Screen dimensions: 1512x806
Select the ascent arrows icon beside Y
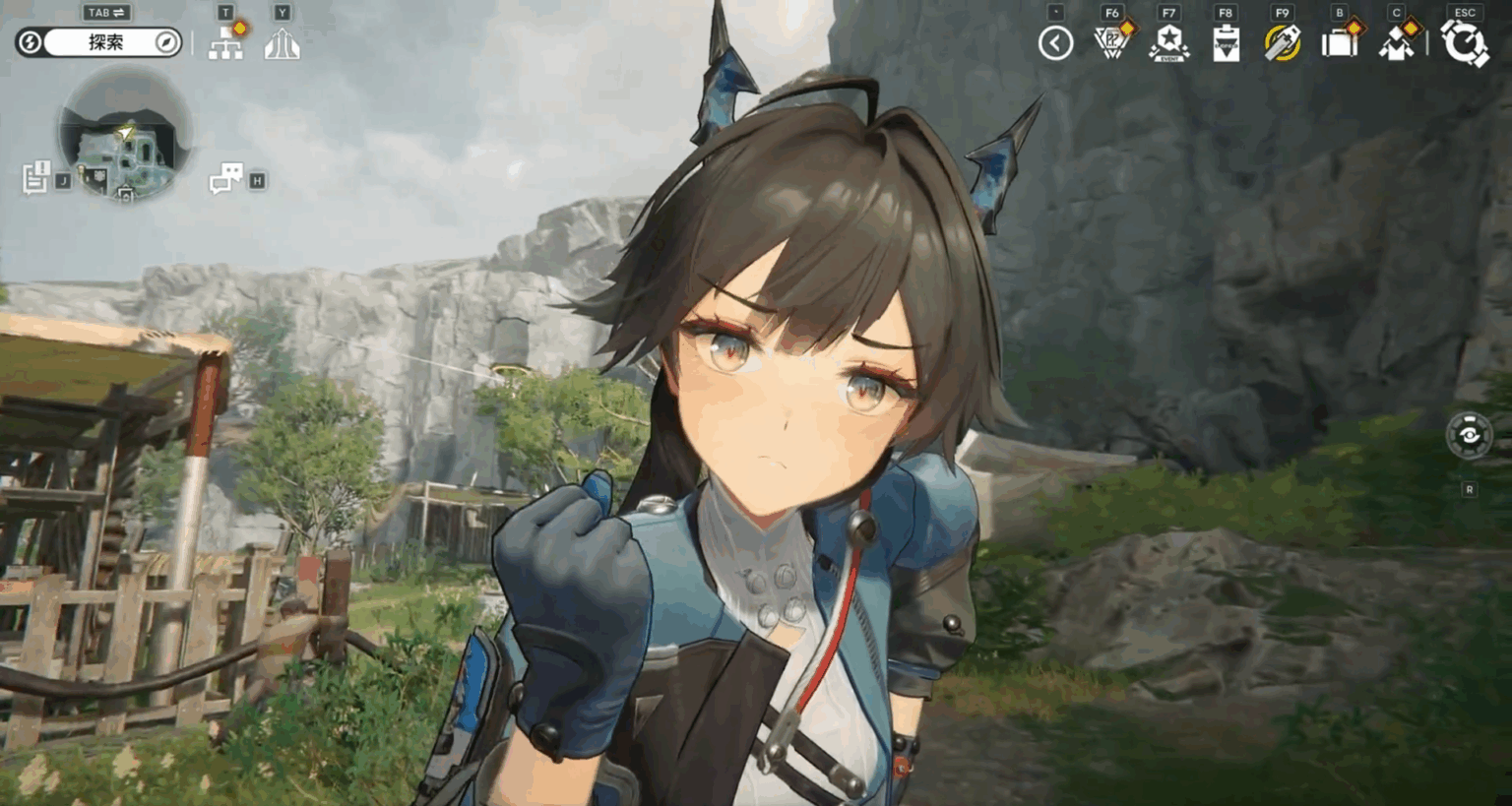283,42
